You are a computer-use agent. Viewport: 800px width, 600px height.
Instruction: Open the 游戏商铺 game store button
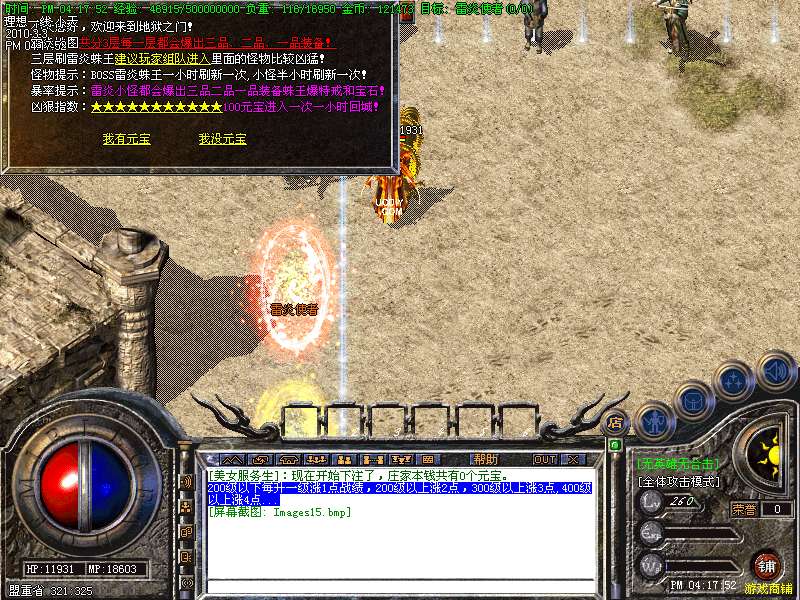coord(766,566)
